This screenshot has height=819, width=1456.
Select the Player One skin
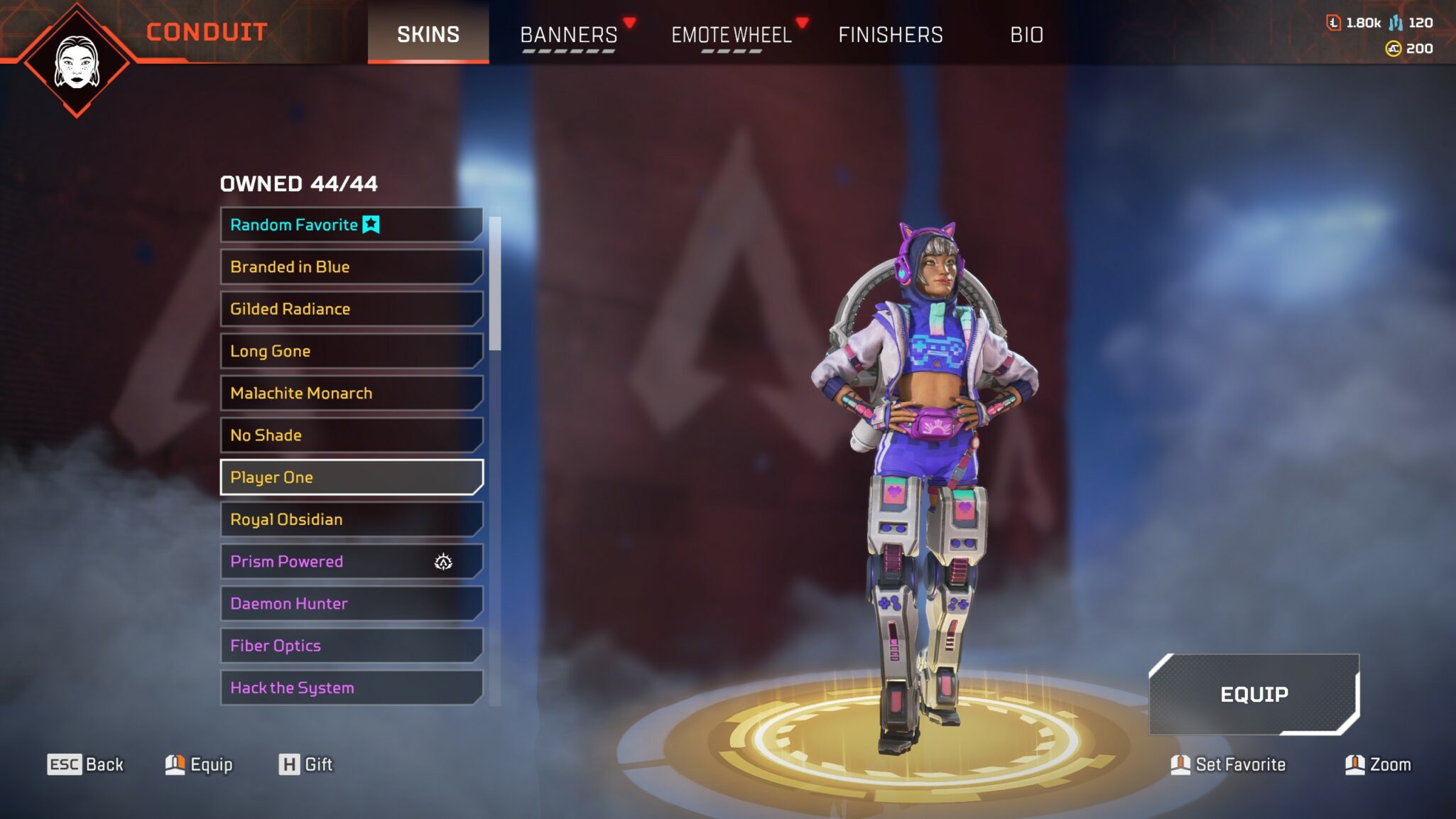point(351,477)
